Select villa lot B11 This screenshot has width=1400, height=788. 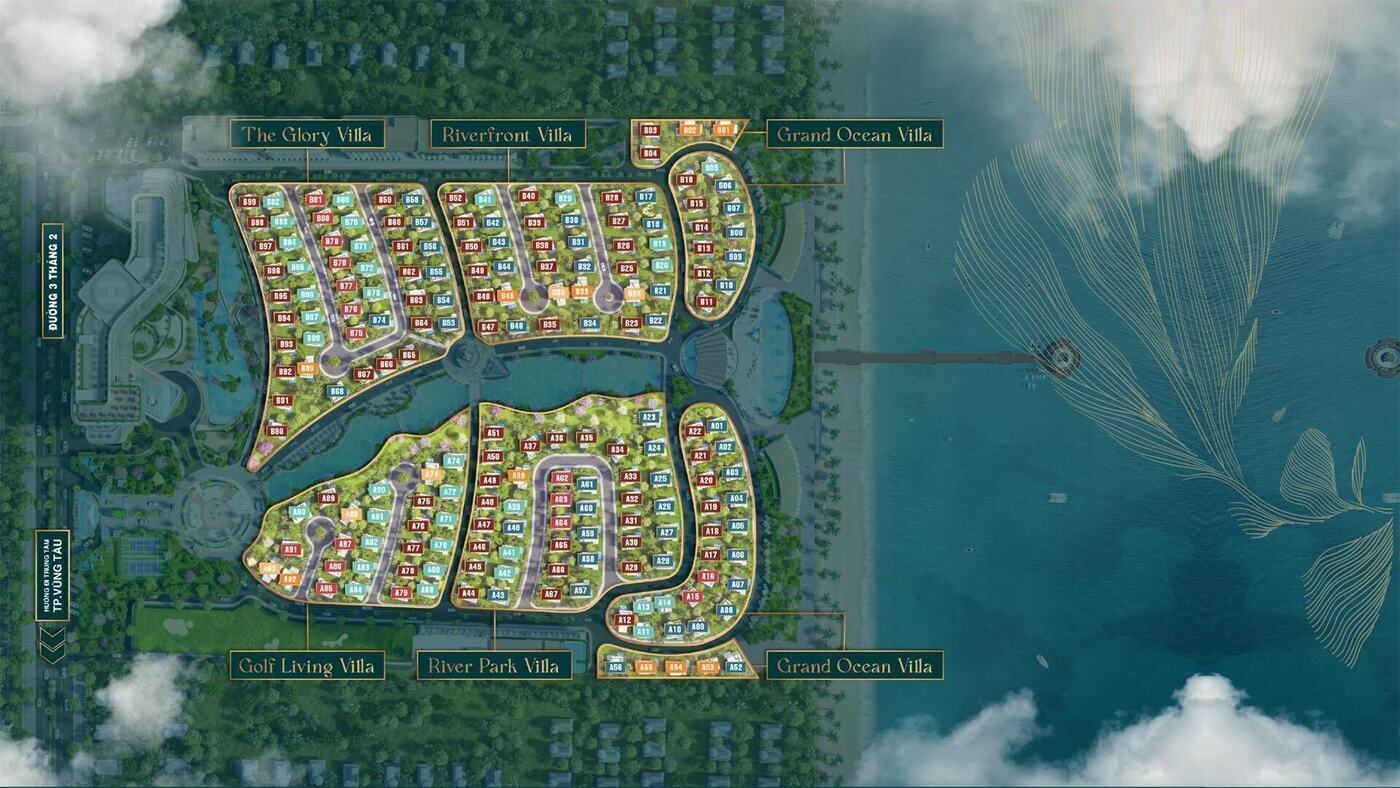707,301
